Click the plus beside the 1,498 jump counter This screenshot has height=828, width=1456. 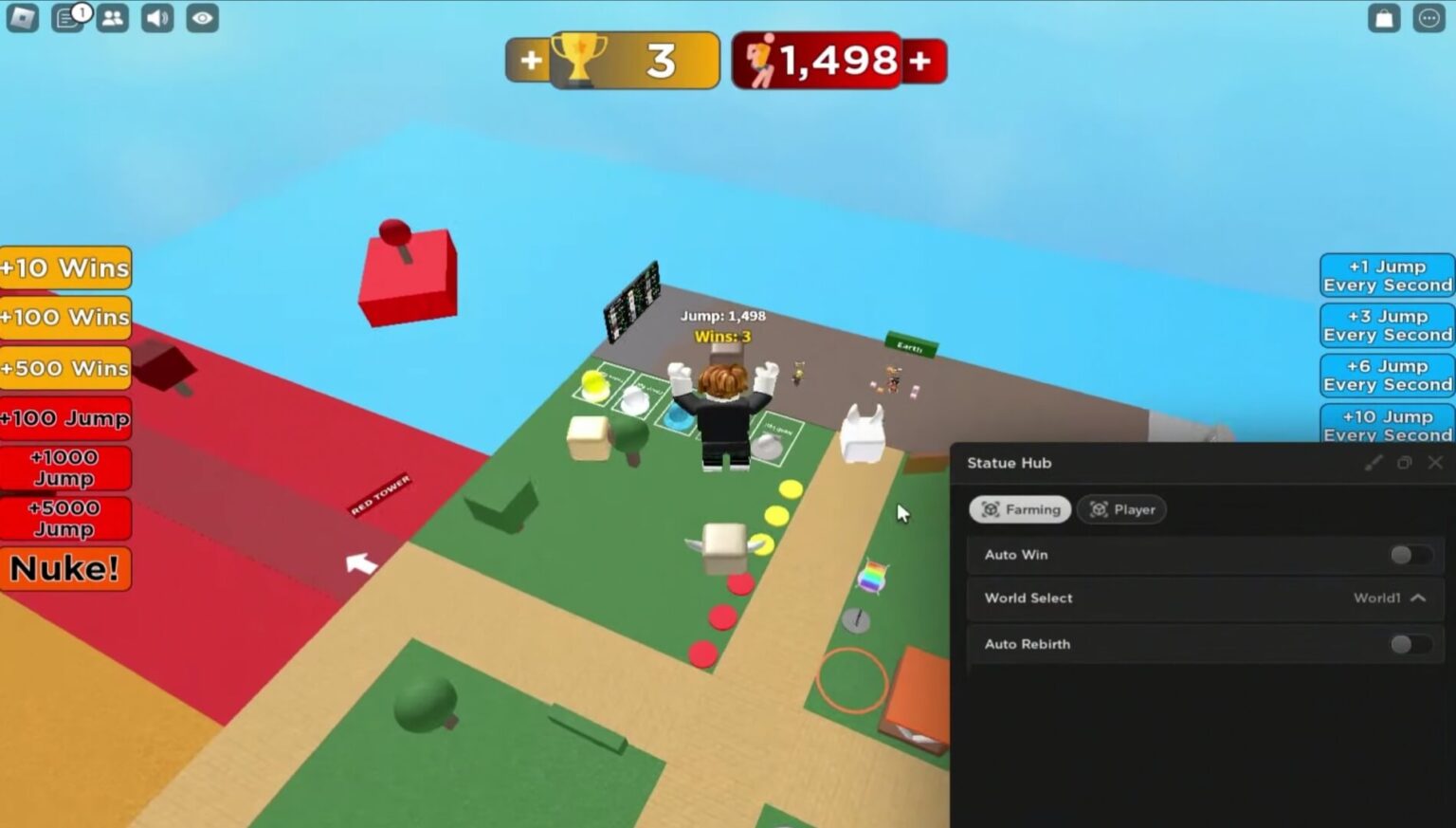tap(920, 59)
